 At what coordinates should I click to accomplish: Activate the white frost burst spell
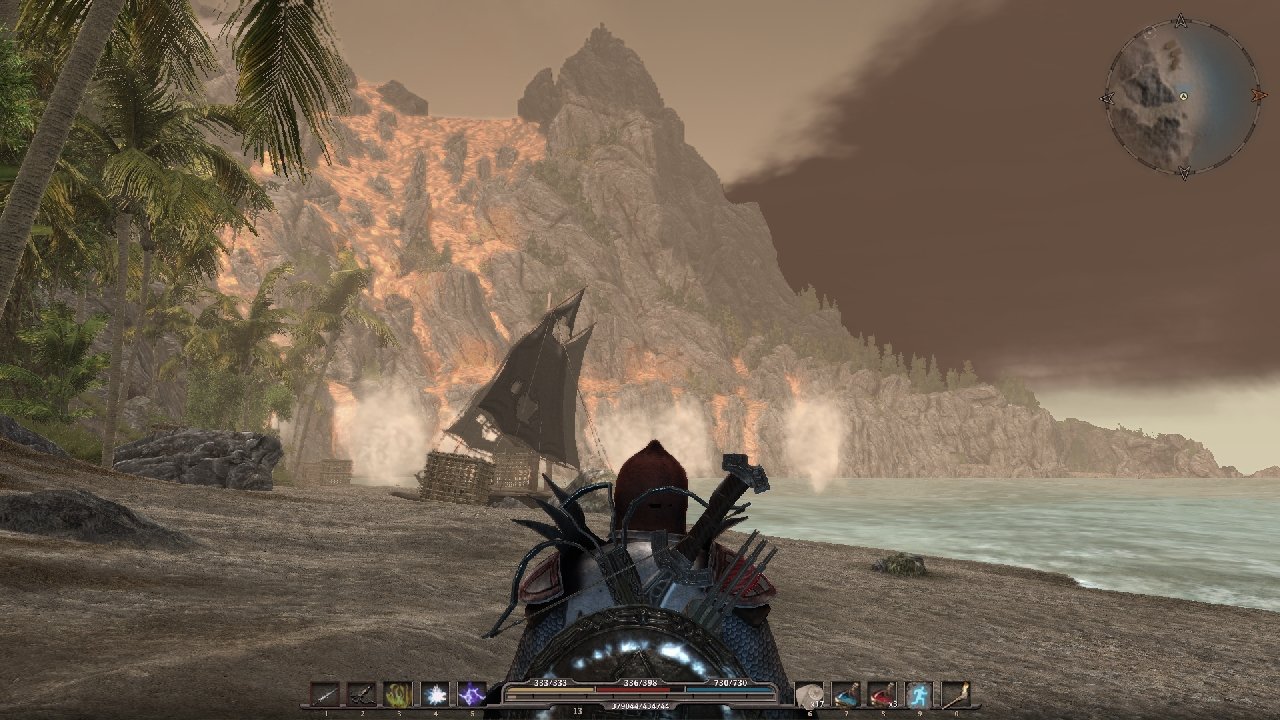tap(435, 694)
